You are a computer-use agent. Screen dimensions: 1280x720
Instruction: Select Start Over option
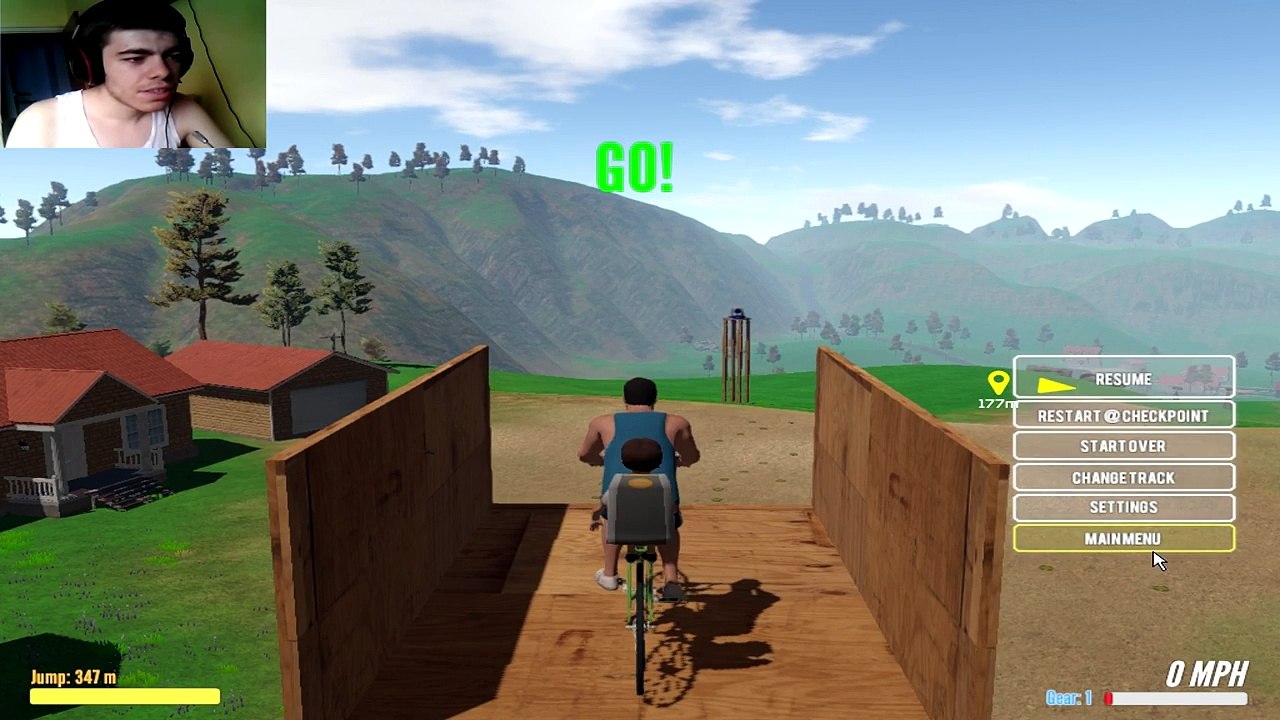click(1123, 446)
